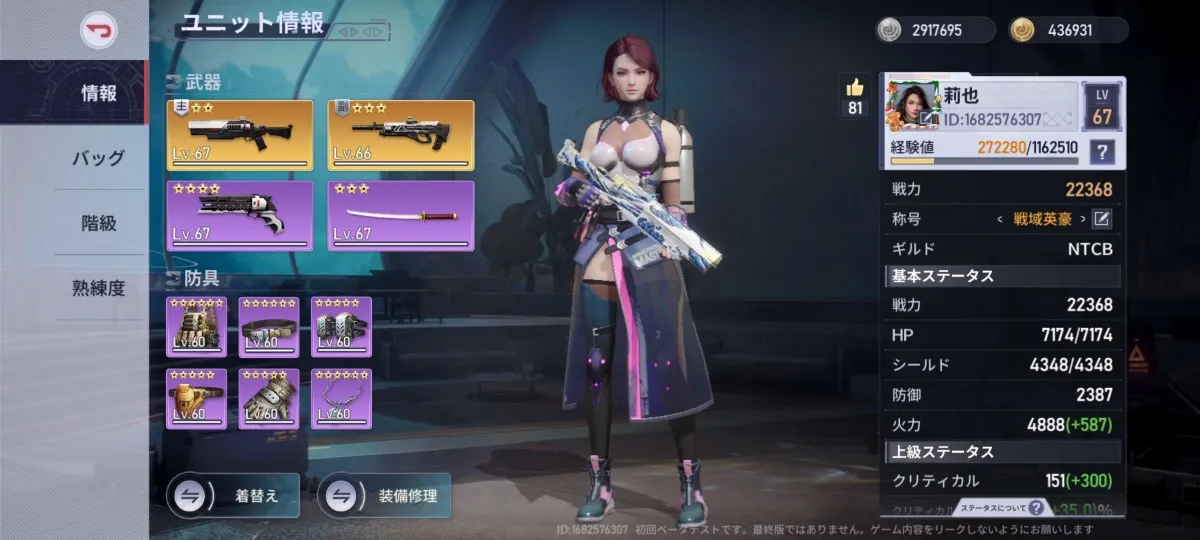Select the katana weapon slot
The image size is (1200, 540).
pos(402,215)
